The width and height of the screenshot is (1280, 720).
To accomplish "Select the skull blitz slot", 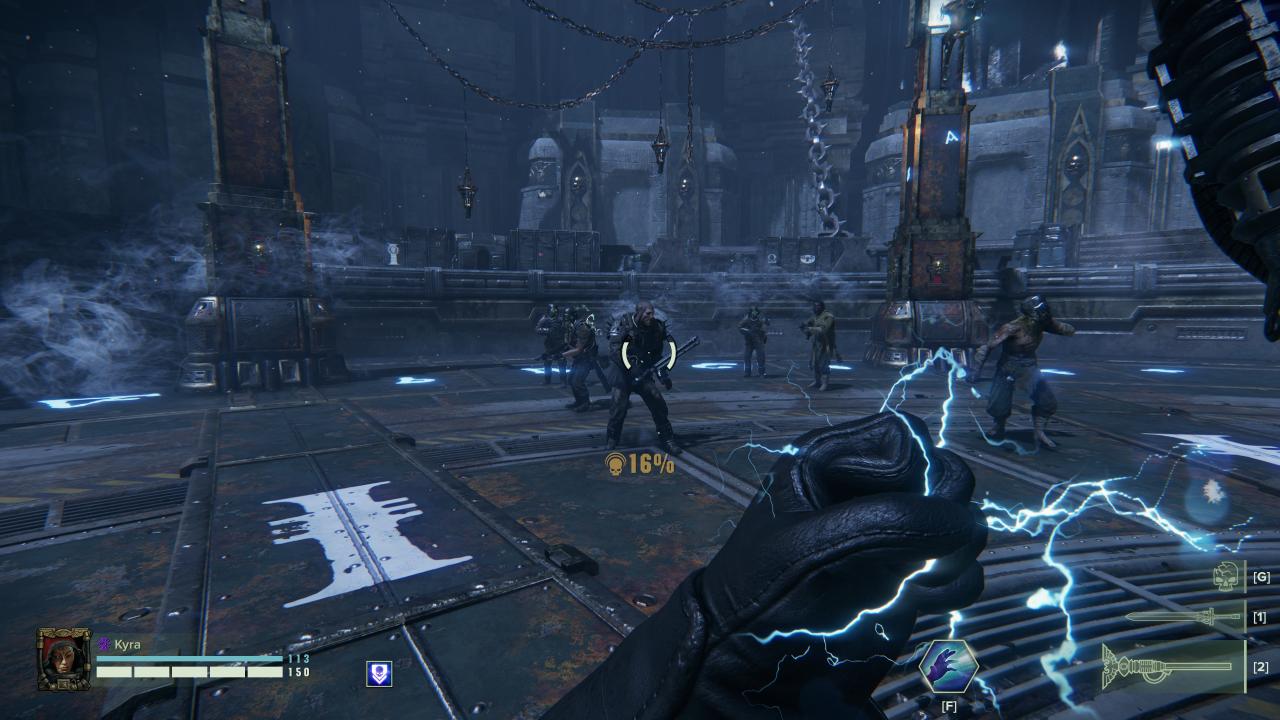I will [1226, 576].
